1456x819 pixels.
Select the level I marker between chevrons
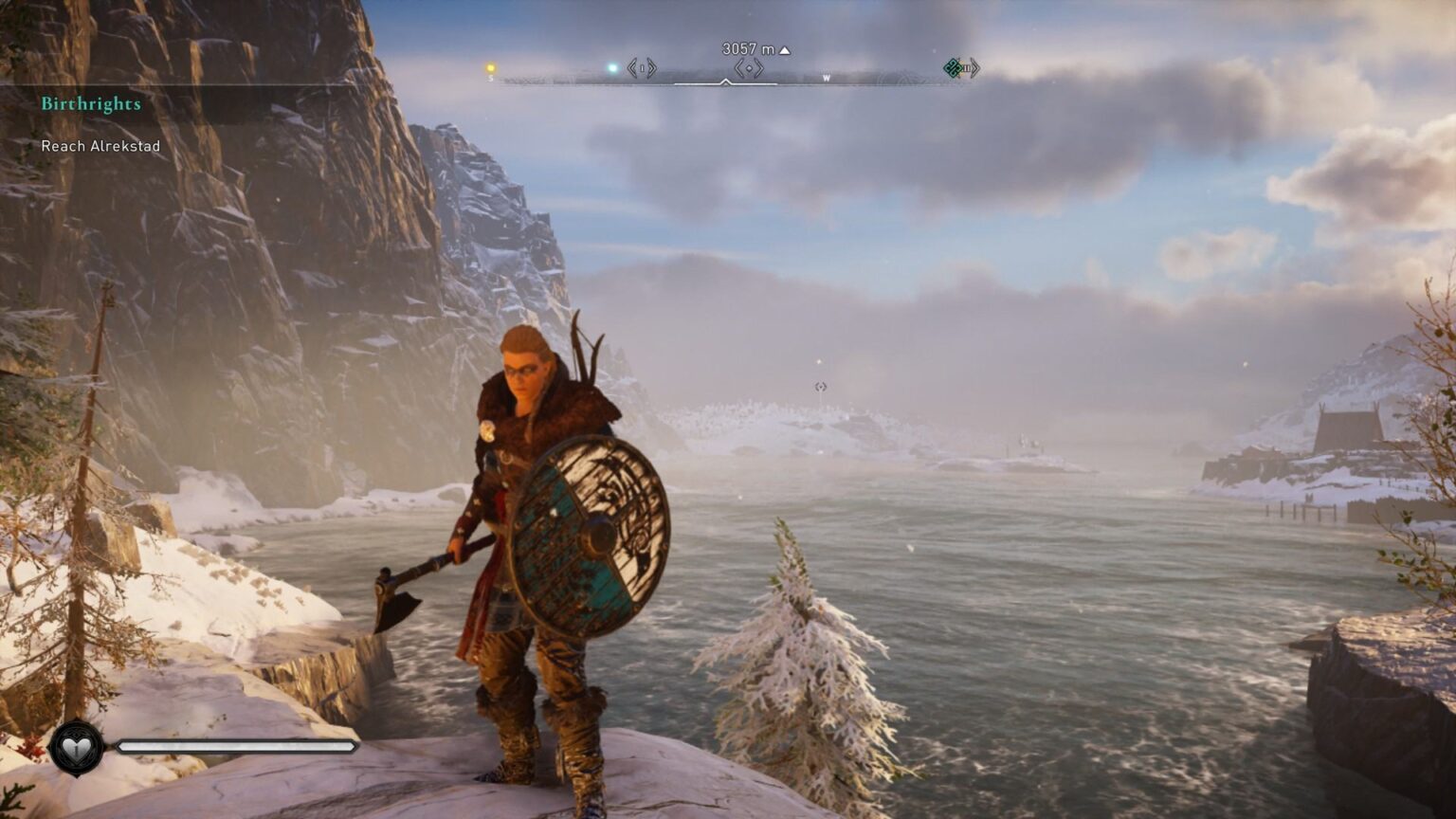click(642, 68)
